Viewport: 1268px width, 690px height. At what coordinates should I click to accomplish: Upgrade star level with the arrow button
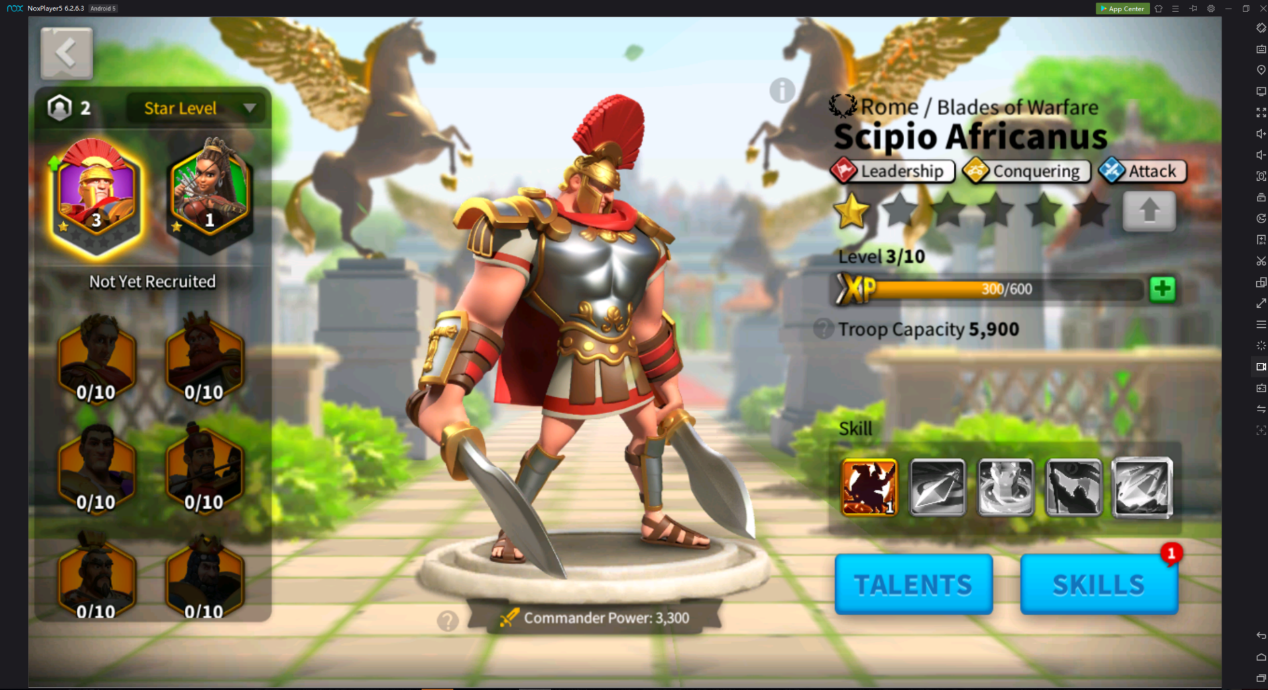coord(1148,211)
